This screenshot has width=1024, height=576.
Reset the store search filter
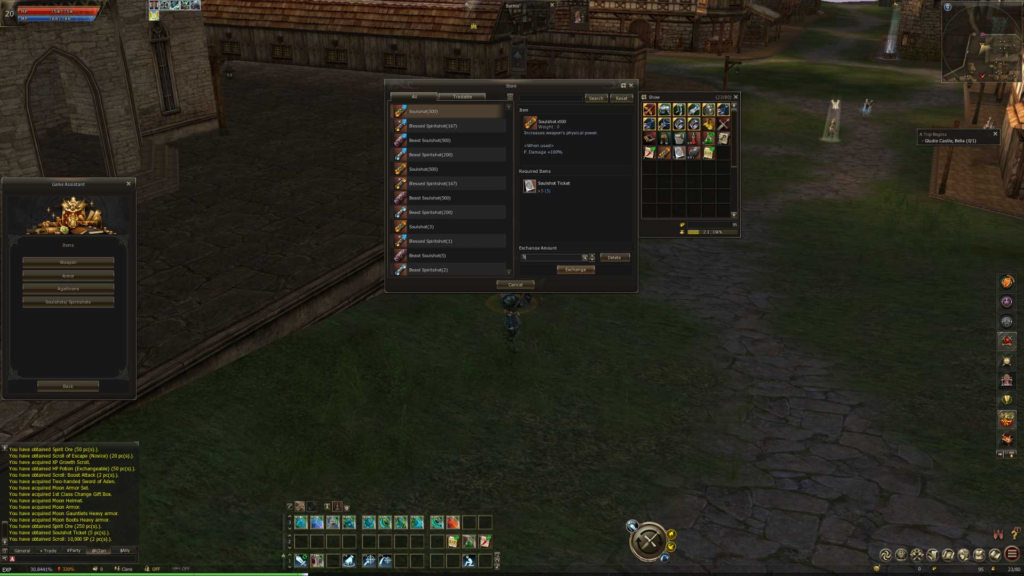pyautogui.click(x=621, y=98)
